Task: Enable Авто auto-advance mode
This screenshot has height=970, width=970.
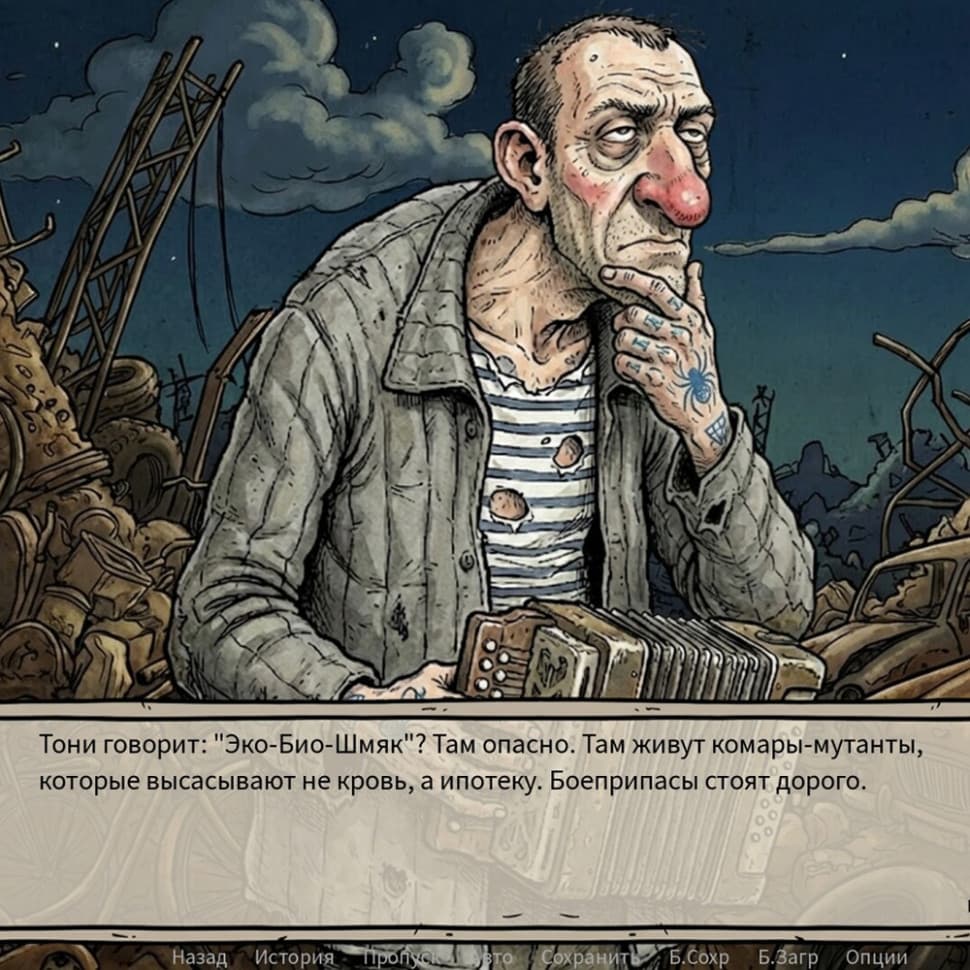Action: pyautogui.click(x=492, y=957)
